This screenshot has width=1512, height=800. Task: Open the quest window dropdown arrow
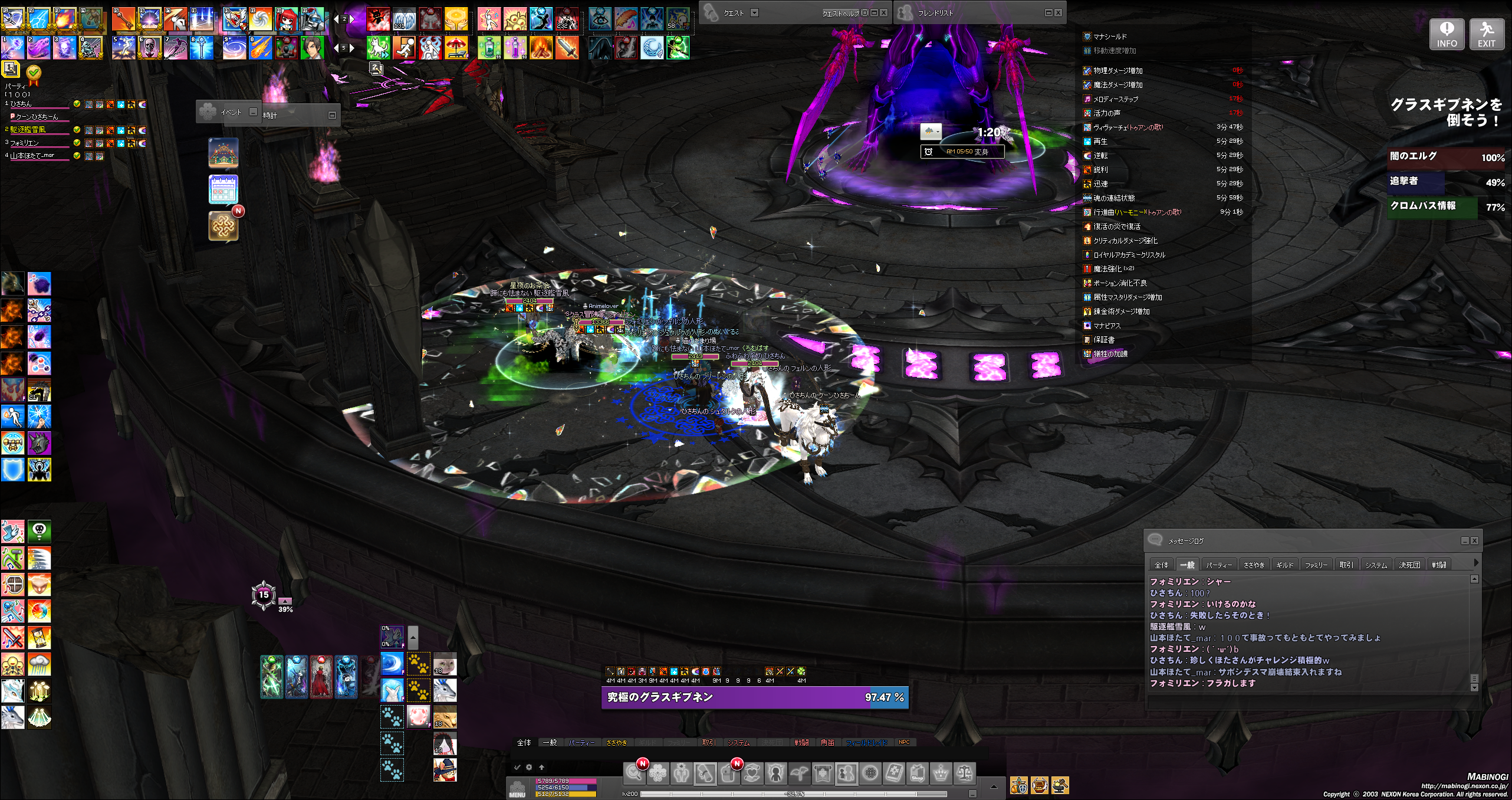pos(754,12)
